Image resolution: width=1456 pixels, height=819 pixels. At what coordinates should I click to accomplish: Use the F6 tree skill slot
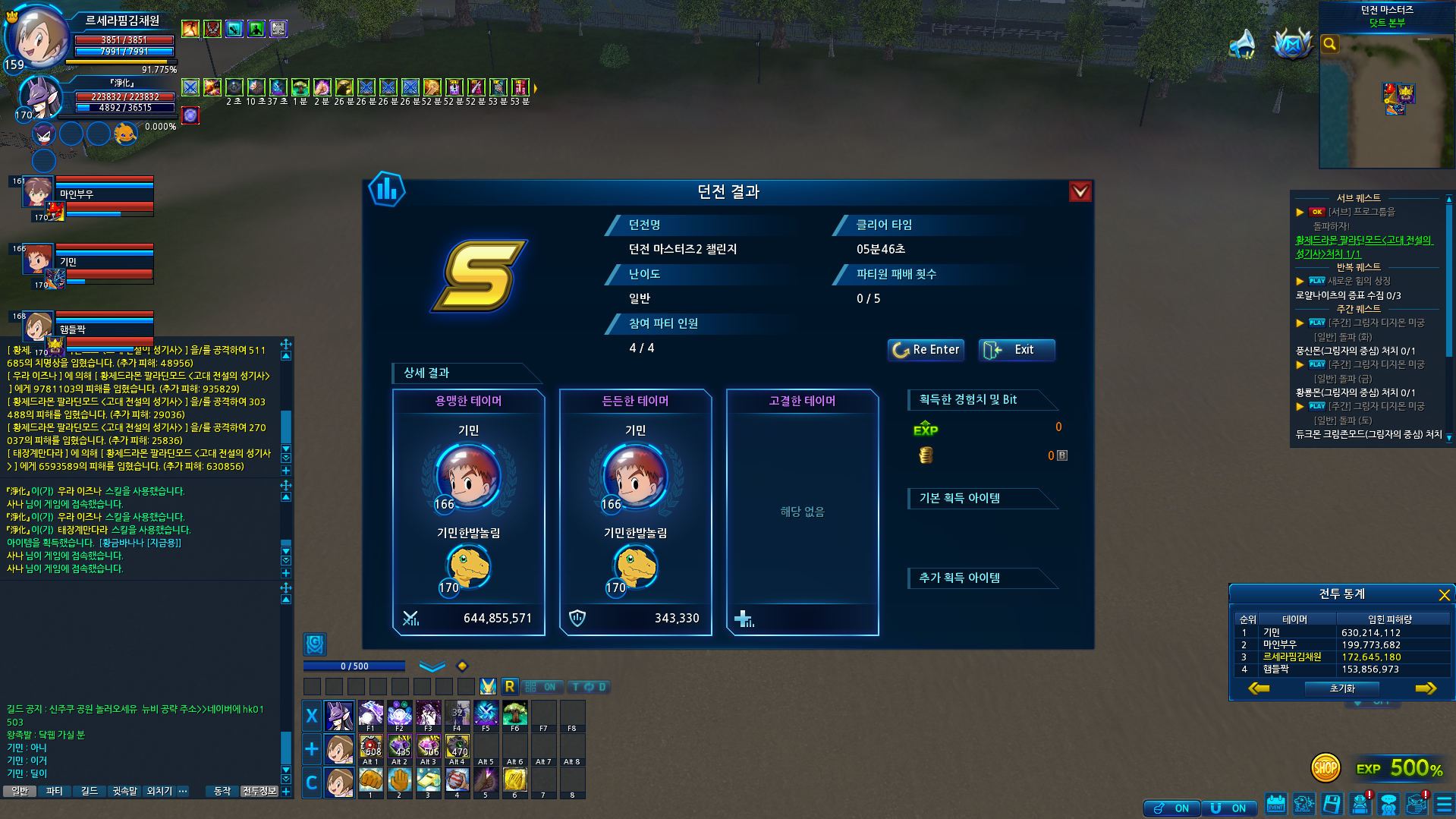tap(514, 713)
